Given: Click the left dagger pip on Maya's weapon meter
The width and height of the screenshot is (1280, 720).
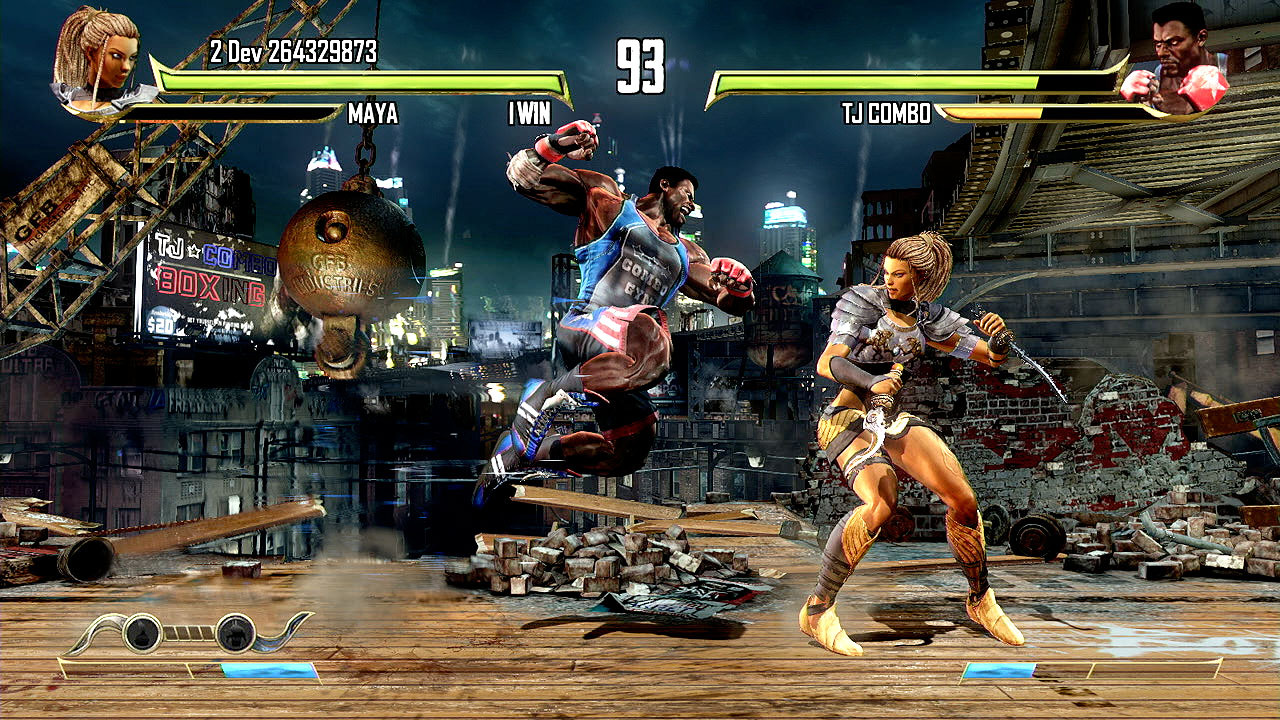Looking at the screenshot, I should pos(142,632).
